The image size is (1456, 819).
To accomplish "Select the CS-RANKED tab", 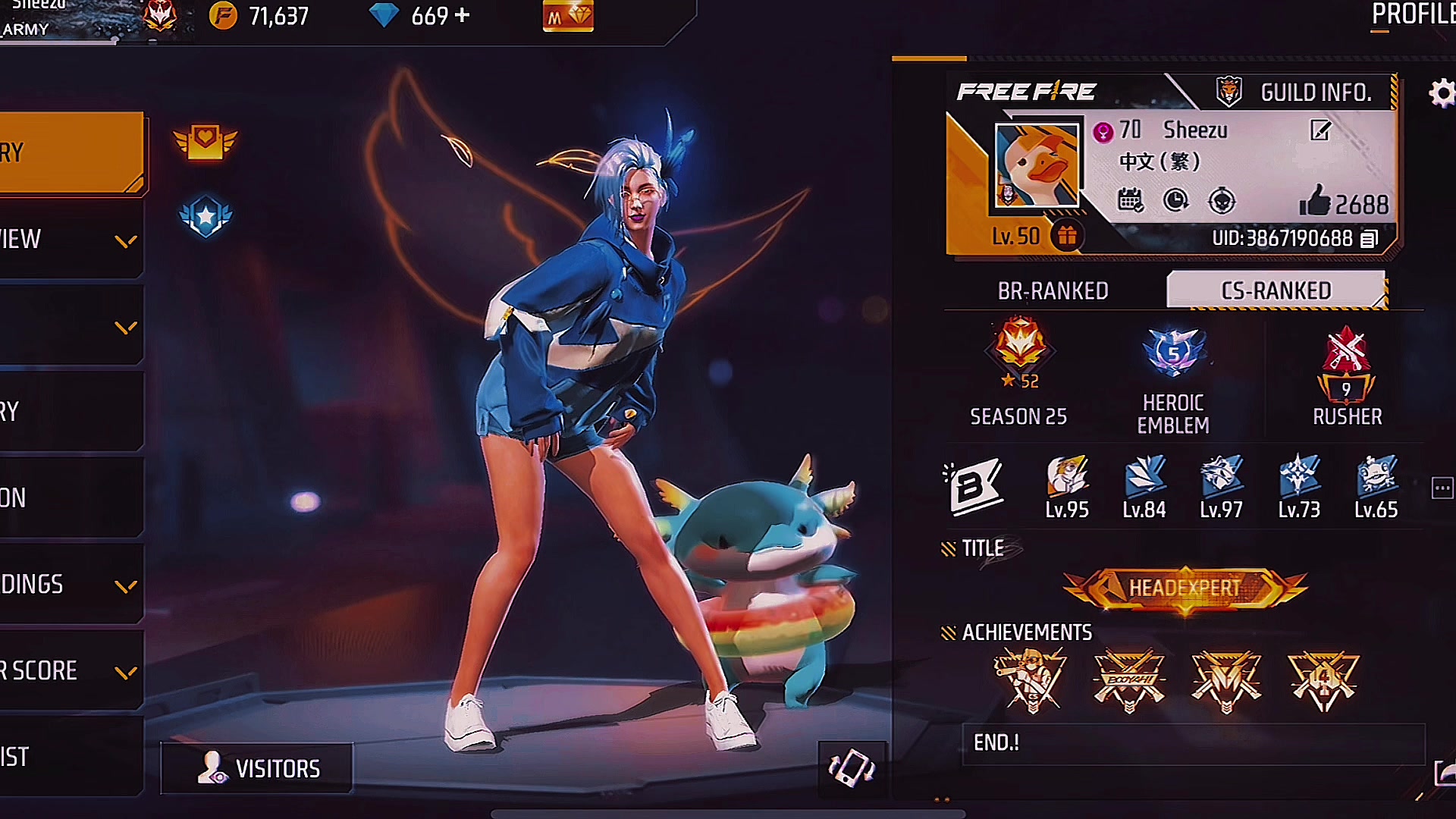I will pos(1276,291).
